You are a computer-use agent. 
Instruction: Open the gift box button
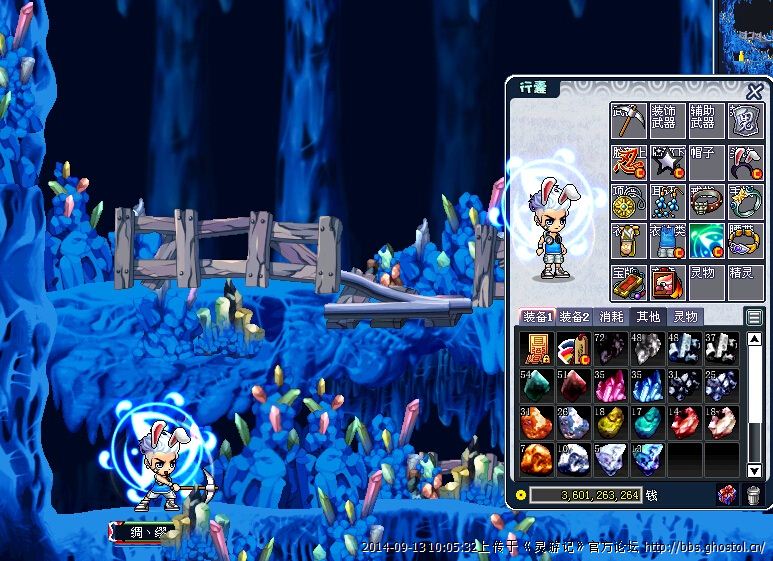[x=728, y=495]
